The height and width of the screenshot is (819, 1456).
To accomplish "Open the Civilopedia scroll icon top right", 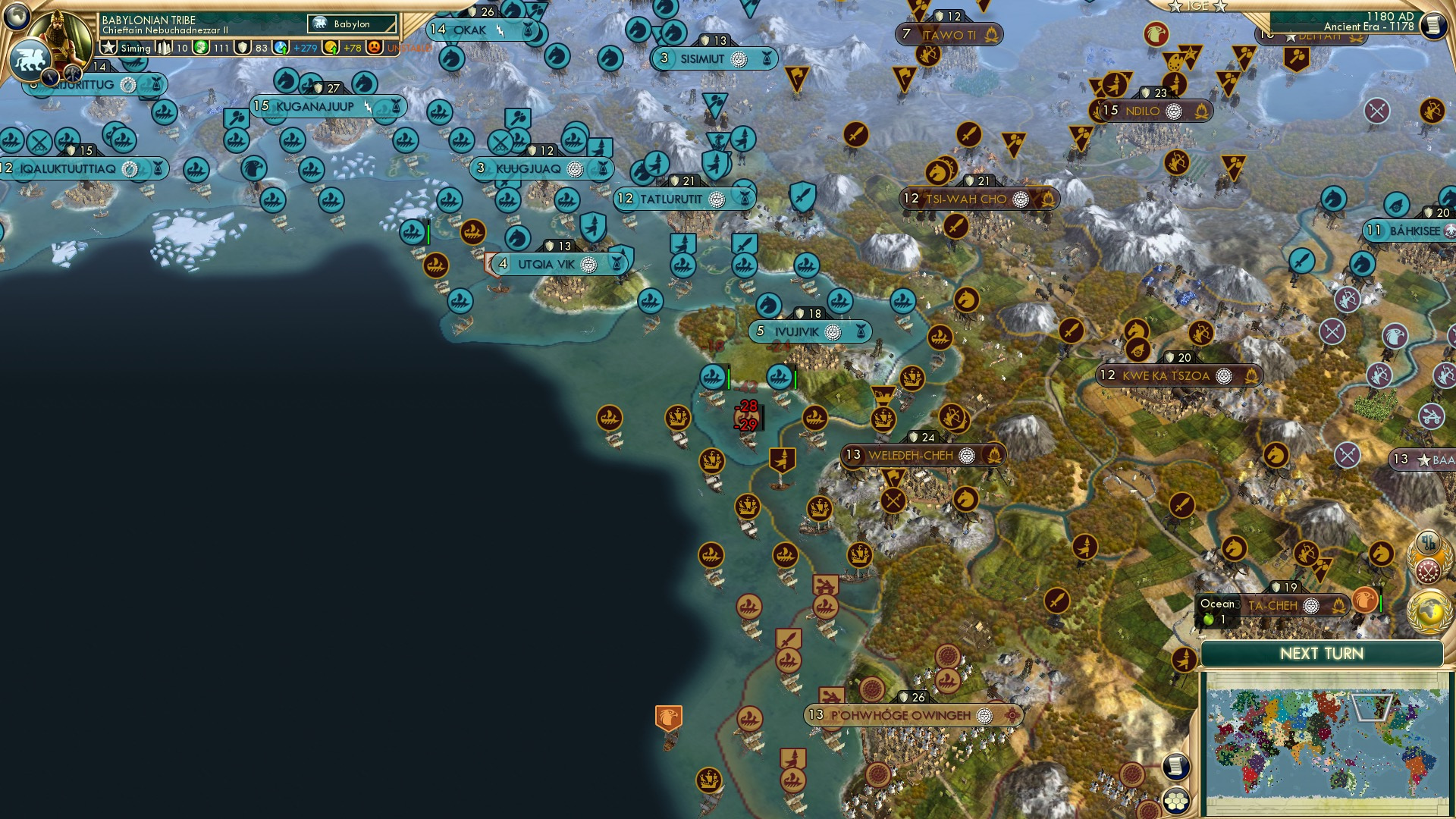I will pyautogui.click(x=1435, y=24).
